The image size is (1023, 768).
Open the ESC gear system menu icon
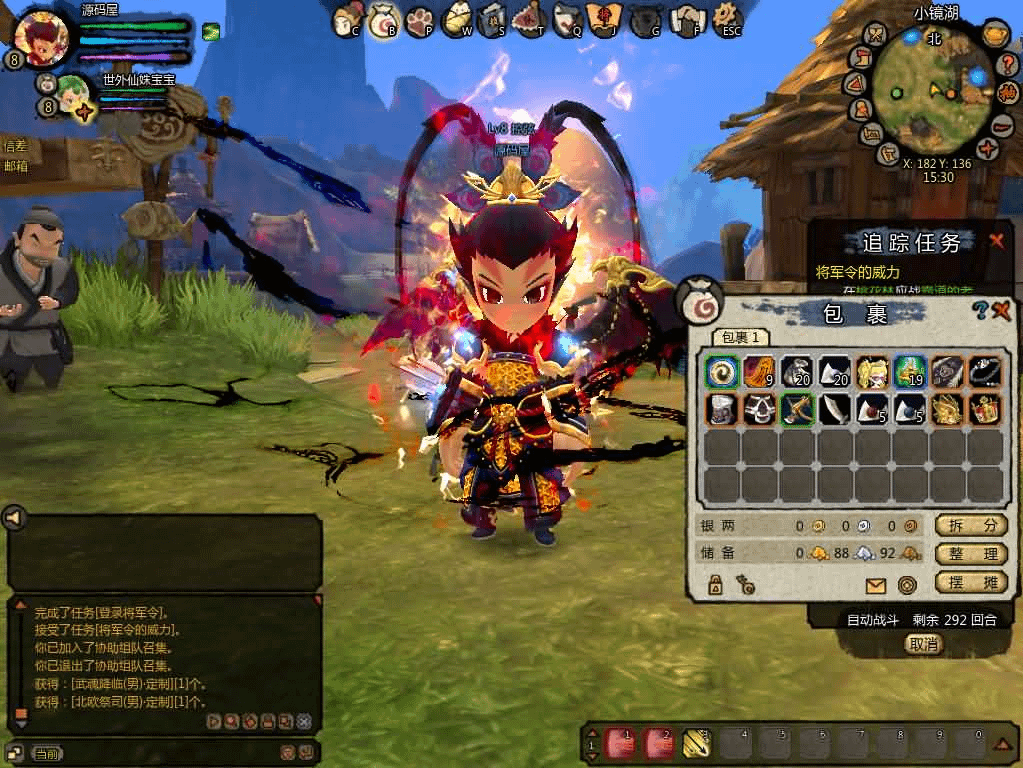[731, 18]
